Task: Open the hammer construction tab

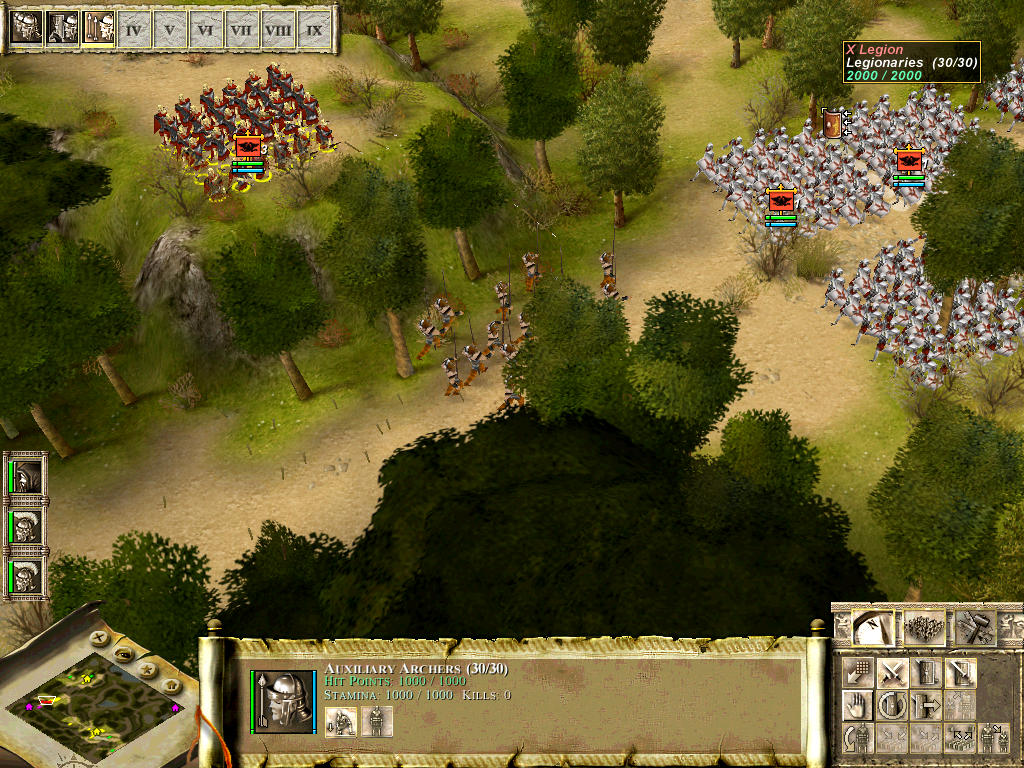Action: [973, 627]
